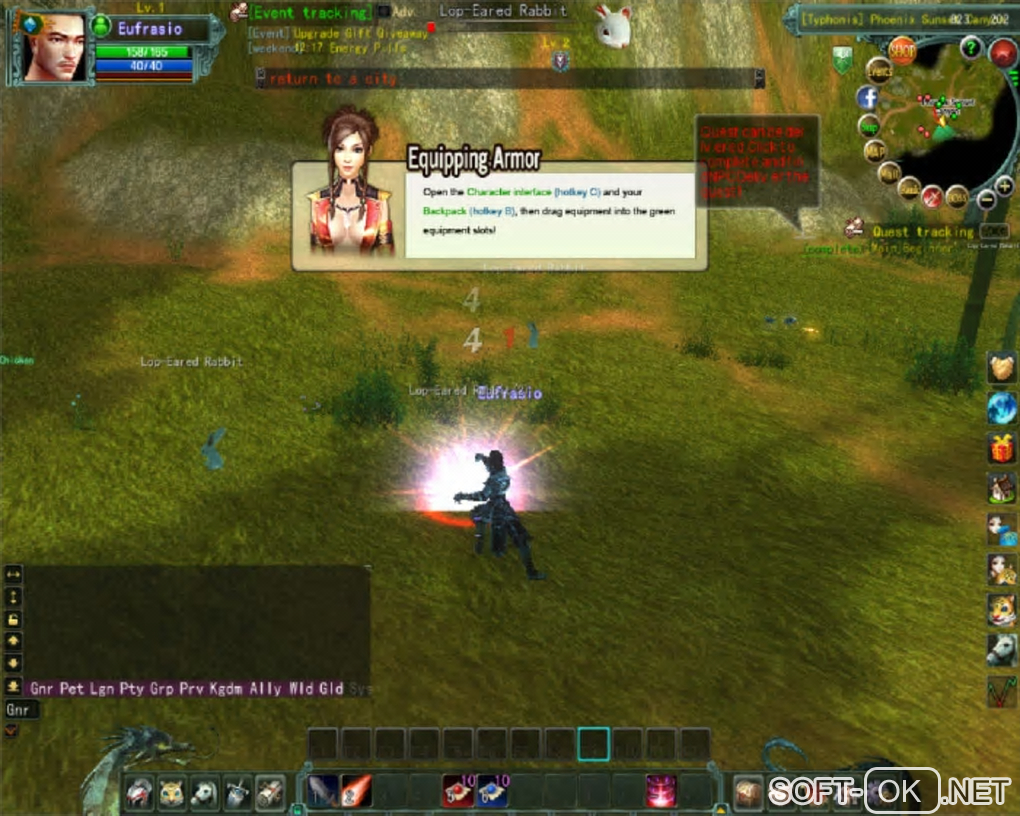Screen dimensions: 1020x816
Task: Zoom in the minimap with plus button
Action: click(x=1003, y=187)
